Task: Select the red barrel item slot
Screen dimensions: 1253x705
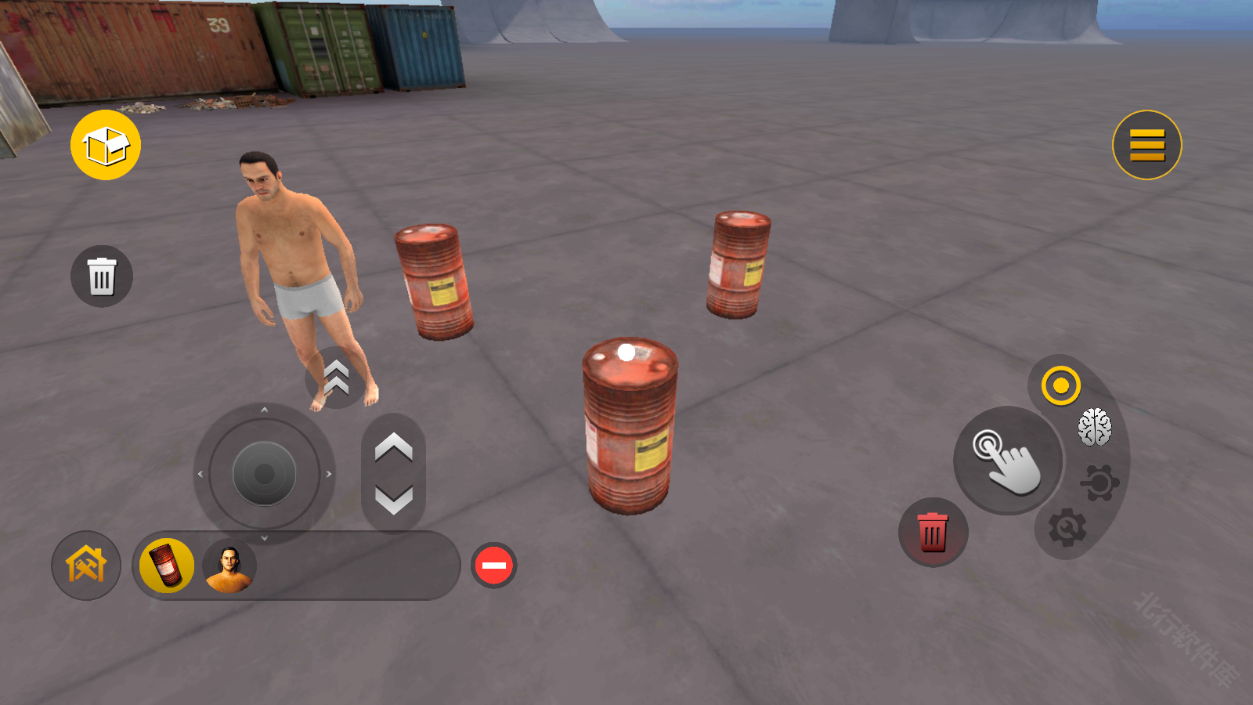Action: point(167,565)
